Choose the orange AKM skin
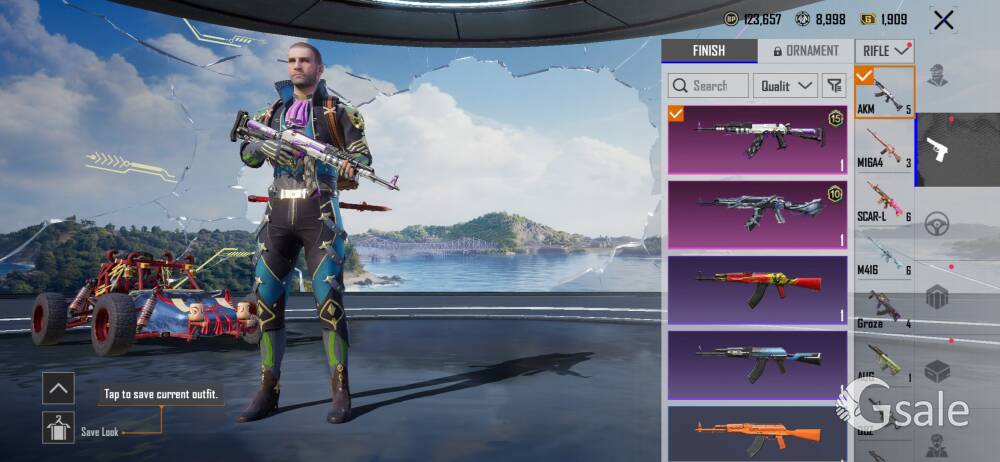The height and width of the screenshot is (462, 1000). click(x=757, y=433)
